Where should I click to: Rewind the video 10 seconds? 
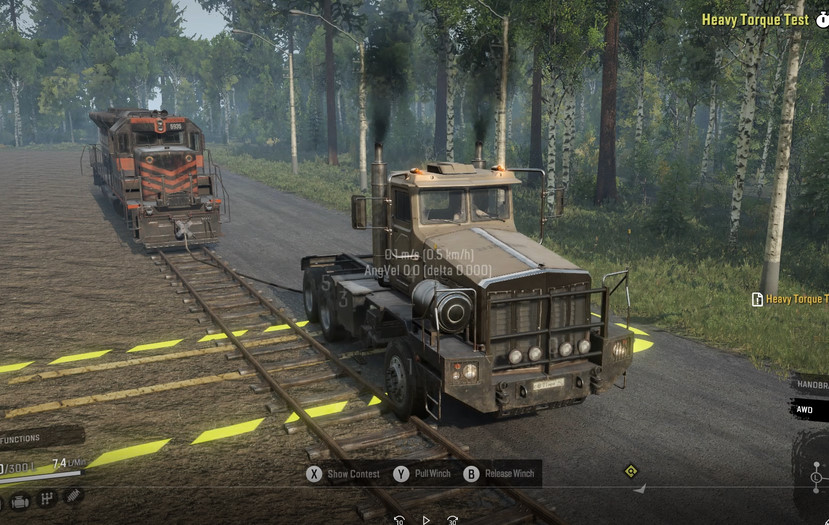(x=399, y=520)
